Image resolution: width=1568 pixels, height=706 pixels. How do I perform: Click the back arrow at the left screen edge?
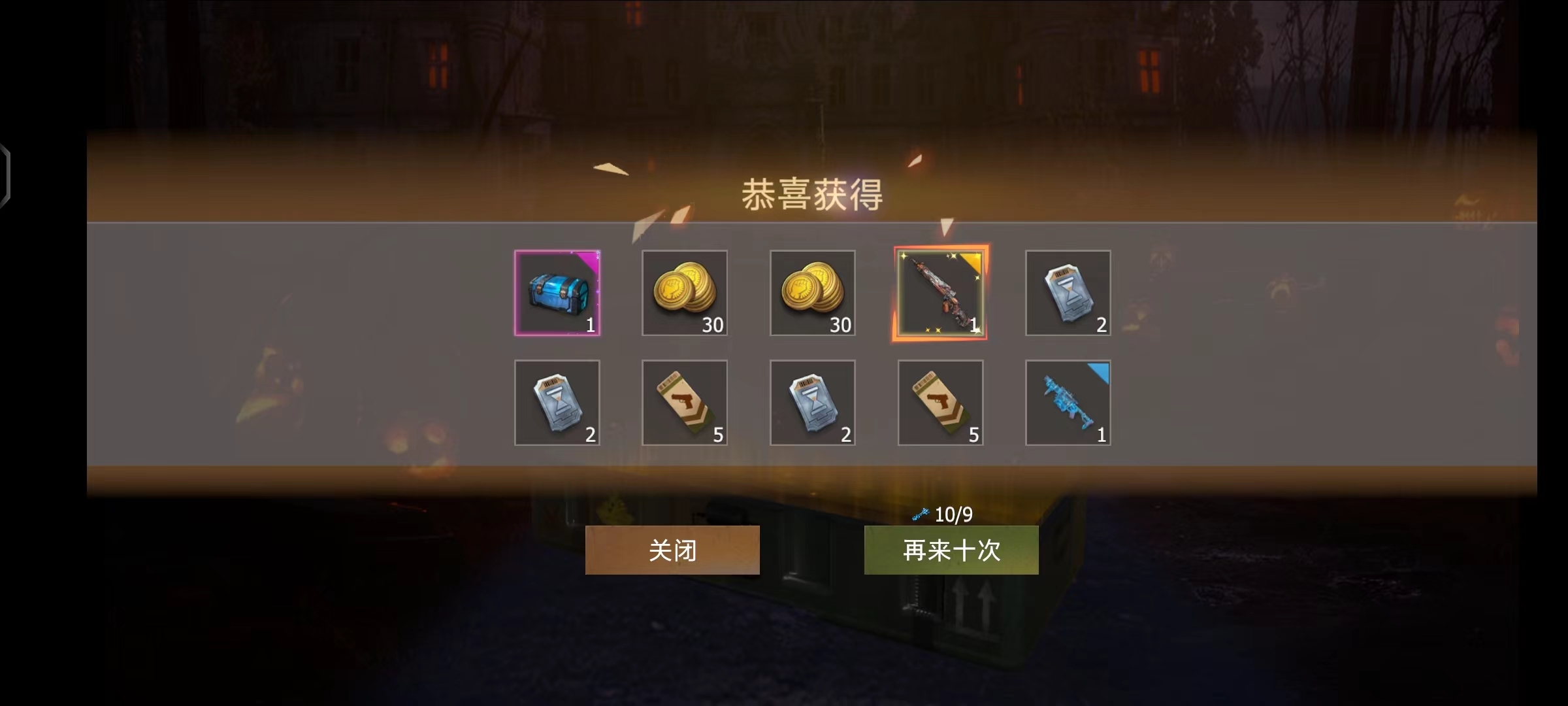point(5,171)
